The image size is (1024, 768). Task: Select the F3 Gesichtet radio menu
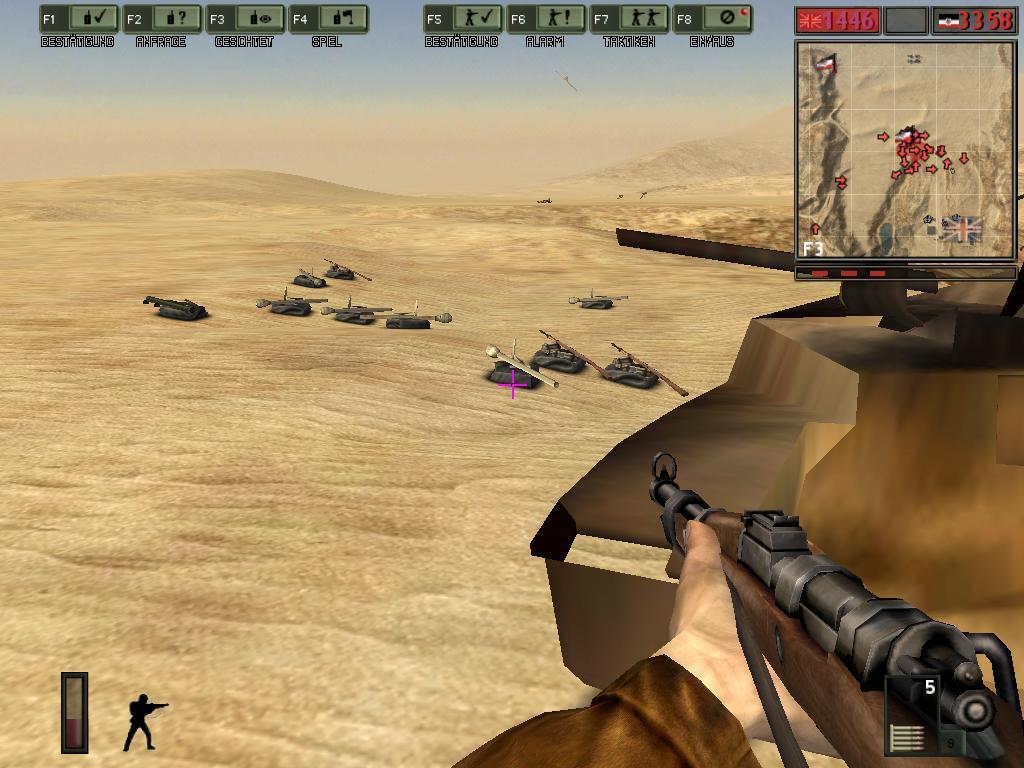245,19
